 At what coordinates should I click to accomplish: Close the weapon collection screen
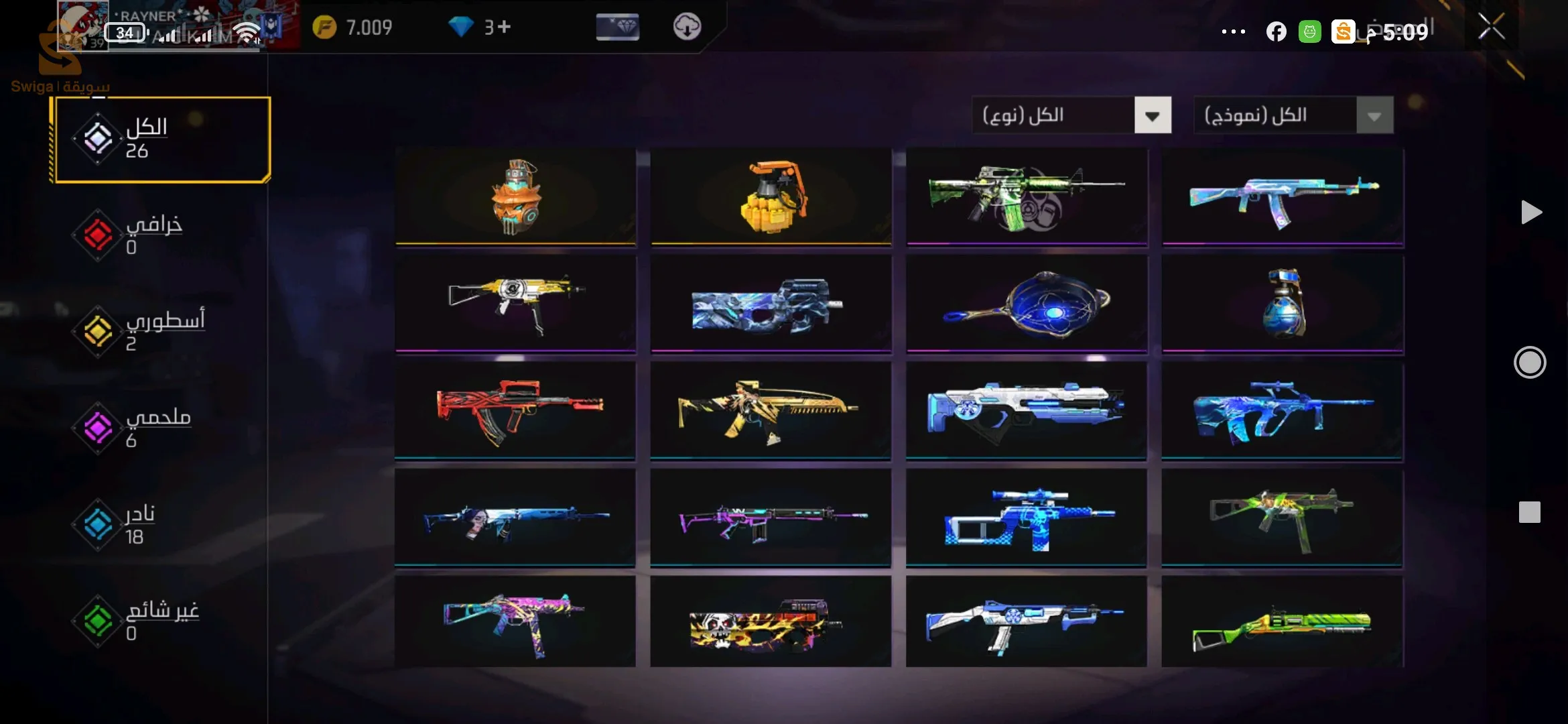tap(1491, 27)
